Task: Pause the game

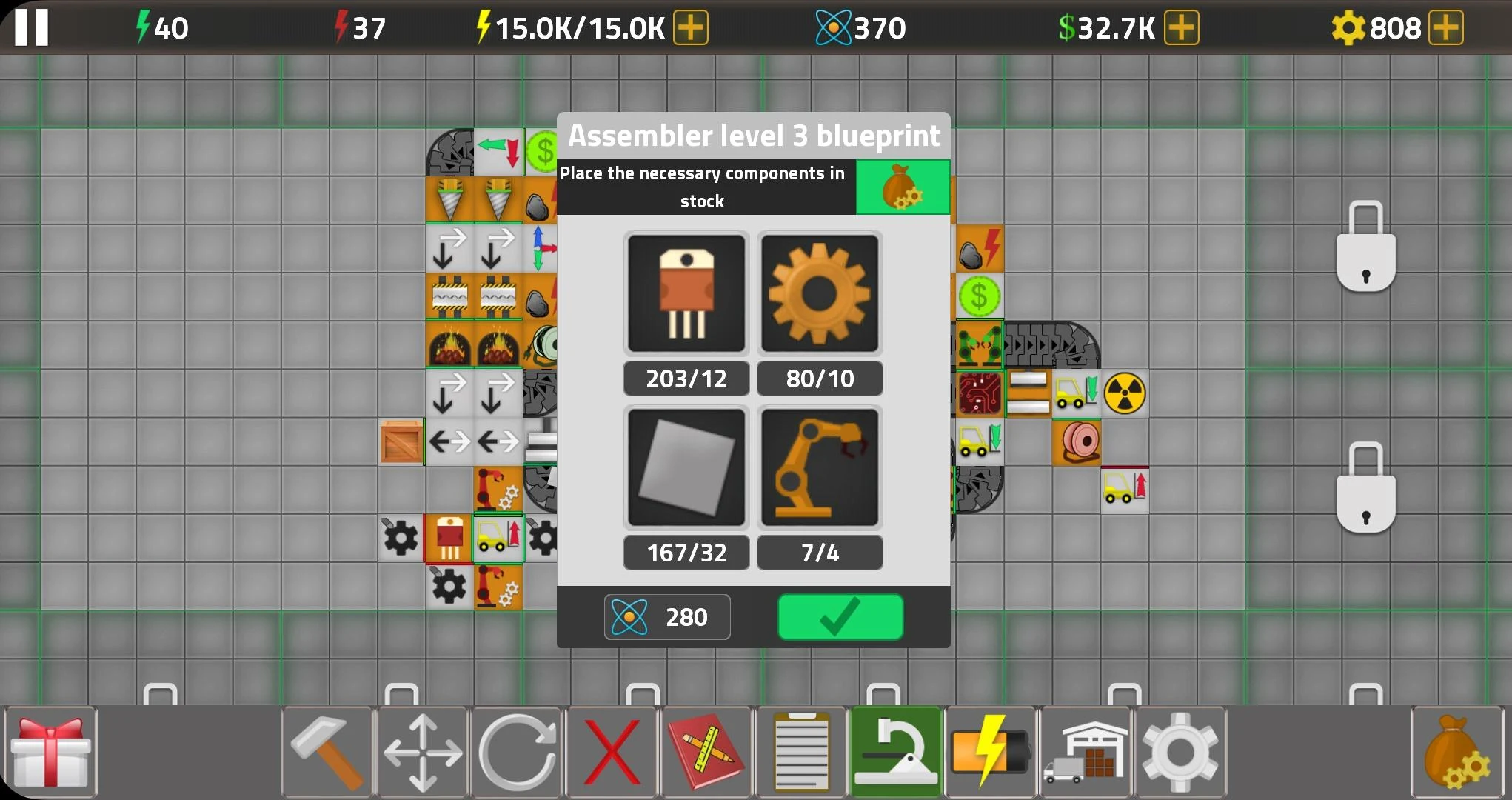Action: point(31,27)
